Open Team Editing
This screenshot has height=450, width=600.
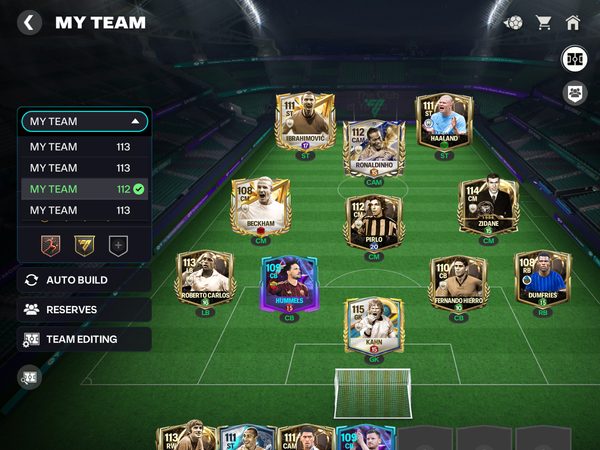coord(84,339)
